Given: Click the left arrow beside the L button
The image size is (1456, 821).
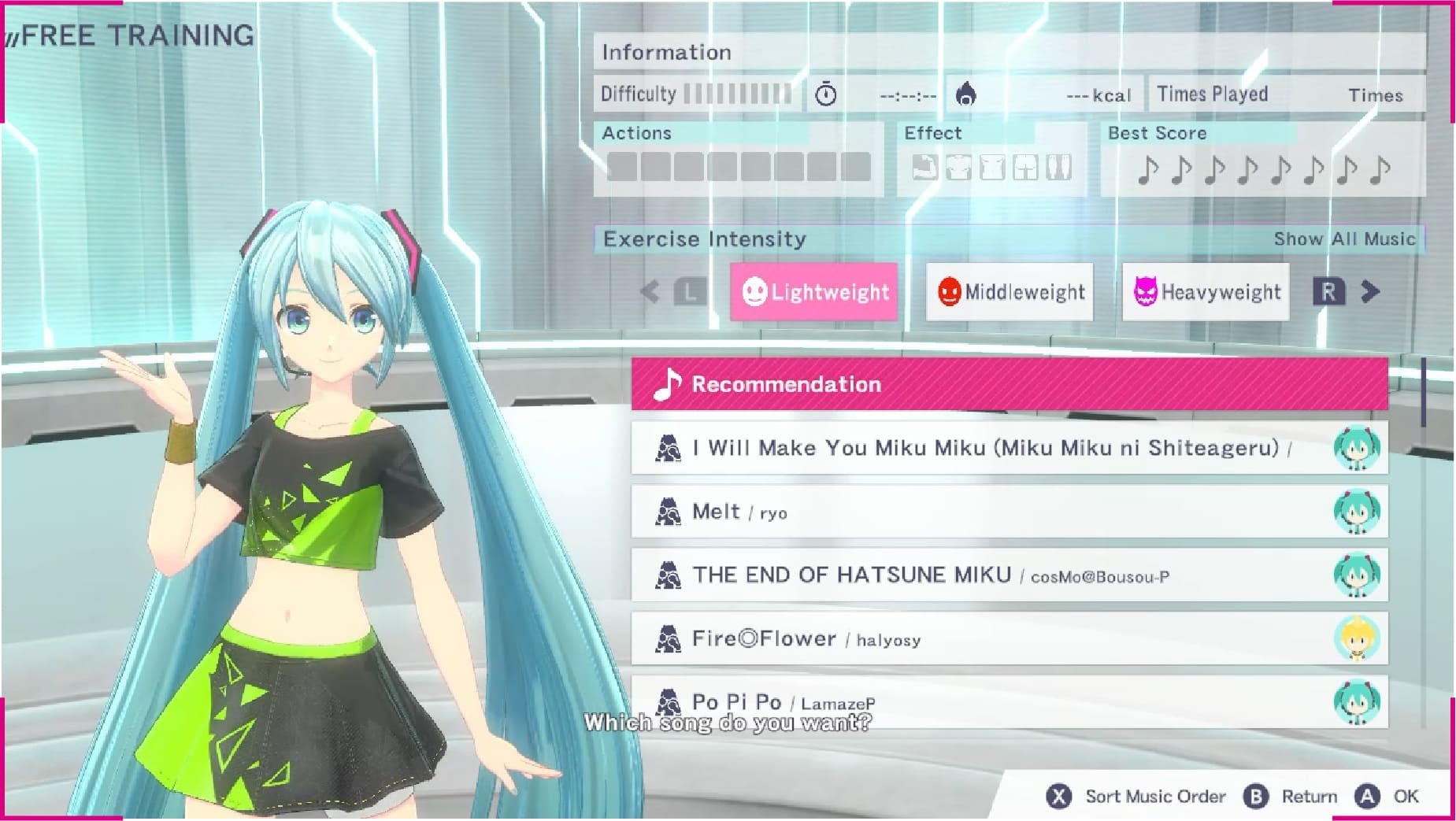Looking at the screenshot, I should 650,291.
